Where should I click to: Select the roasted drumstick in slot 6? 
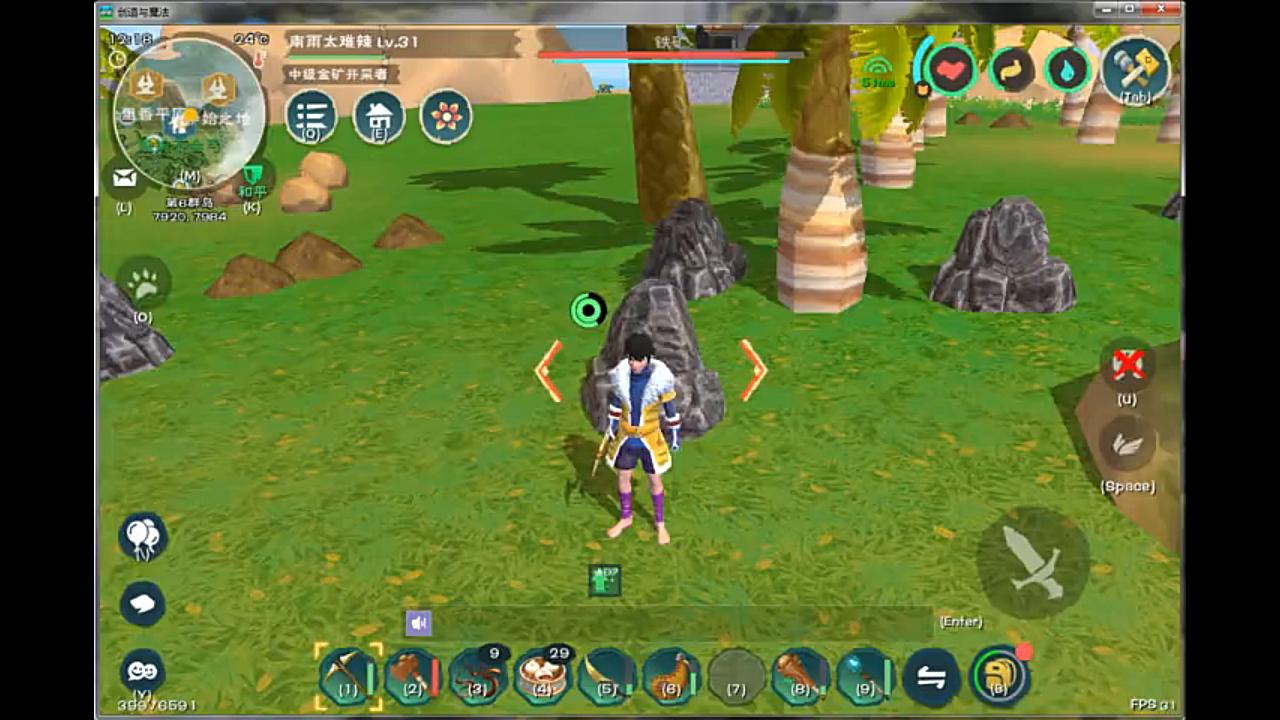[670, 676]
